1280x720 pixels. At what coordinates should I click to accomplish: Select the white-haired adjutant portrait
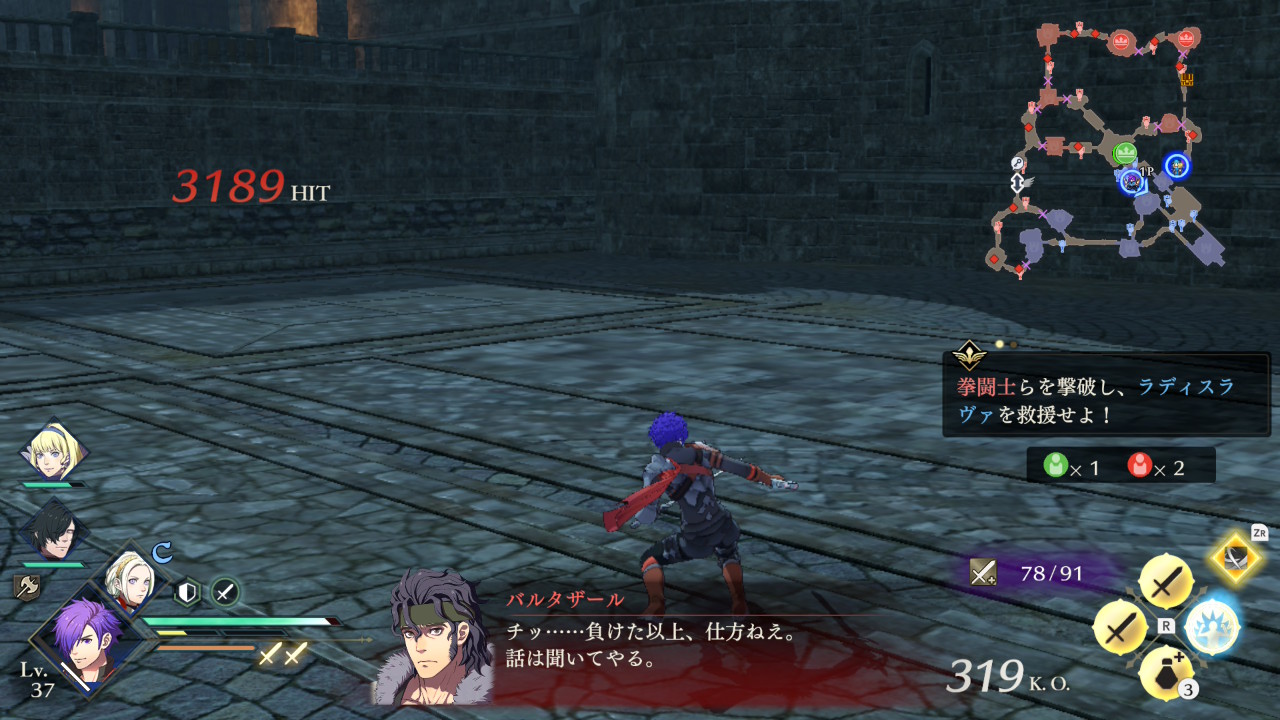pyautogui.click(x=129, y=584)
